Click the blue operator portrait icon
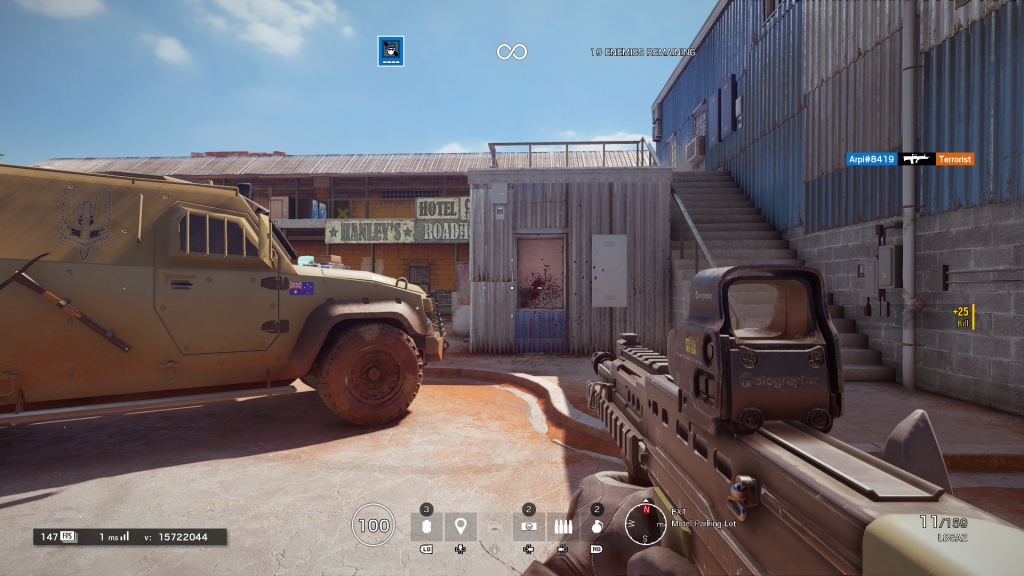The height and width of the screenshot is (576, 1024). [390, 51]
